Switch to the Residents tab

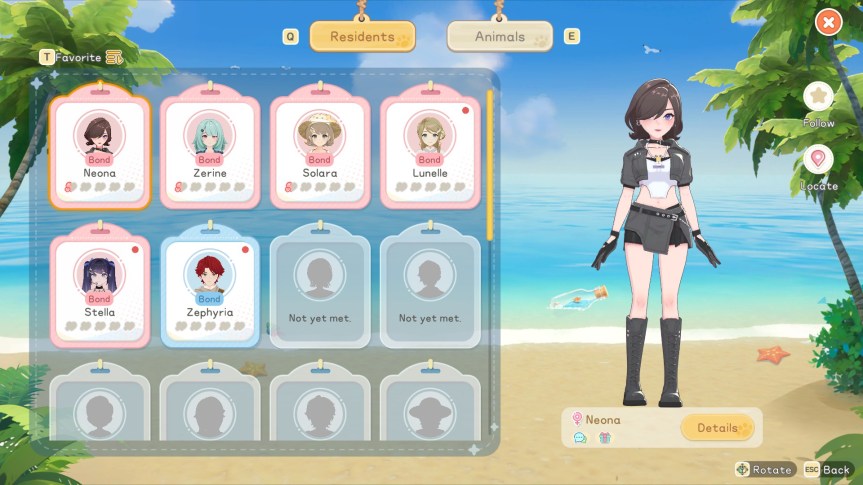click(362, 37)
